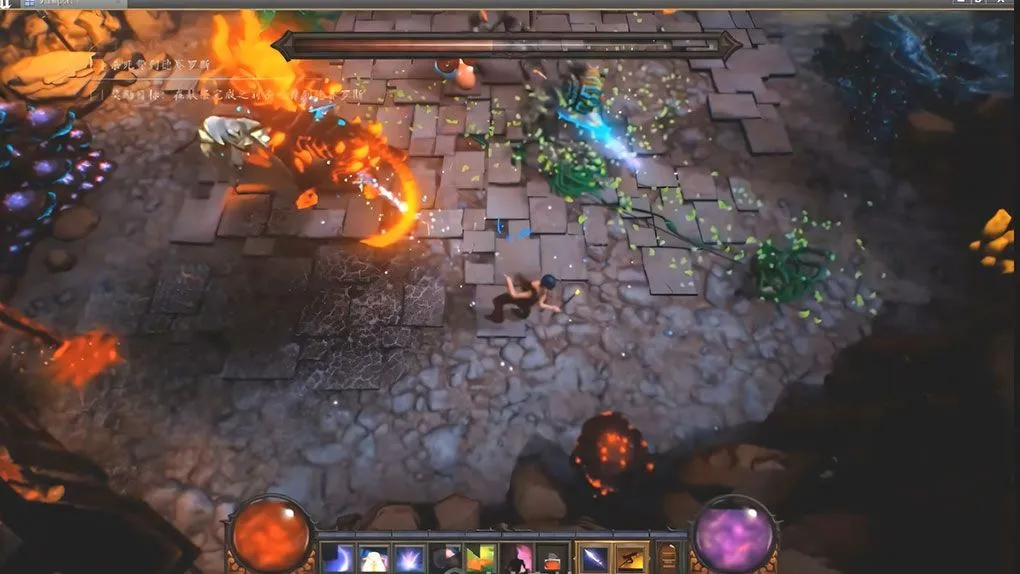1020x574 pixels.
Task: Use the red potion hotbar slot
Action: (x=552, y=559)
